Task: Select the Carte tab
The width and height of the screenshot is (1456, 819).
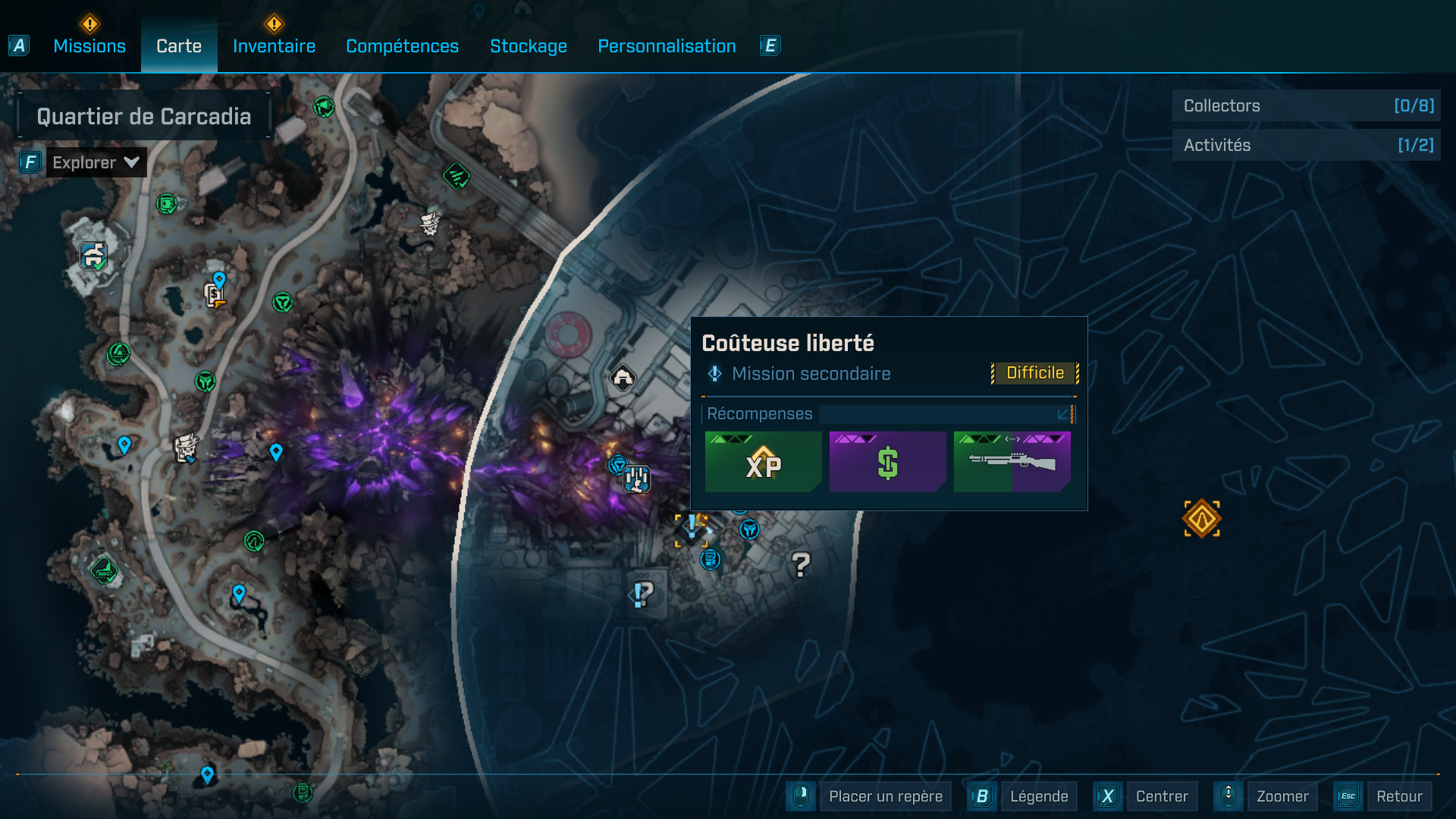Action: 179,46
